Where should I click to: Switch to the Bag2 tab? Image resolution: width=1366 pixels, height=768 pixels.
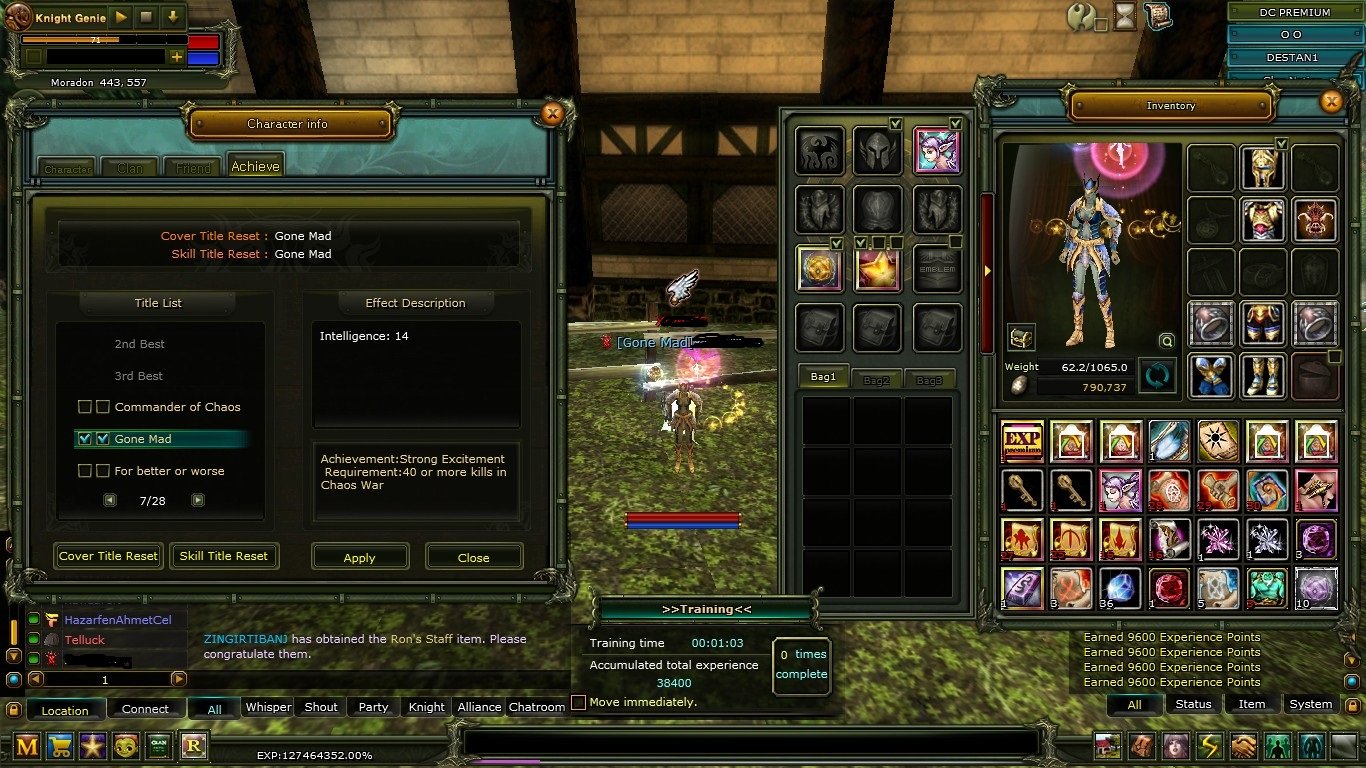[x=876, y=380]
